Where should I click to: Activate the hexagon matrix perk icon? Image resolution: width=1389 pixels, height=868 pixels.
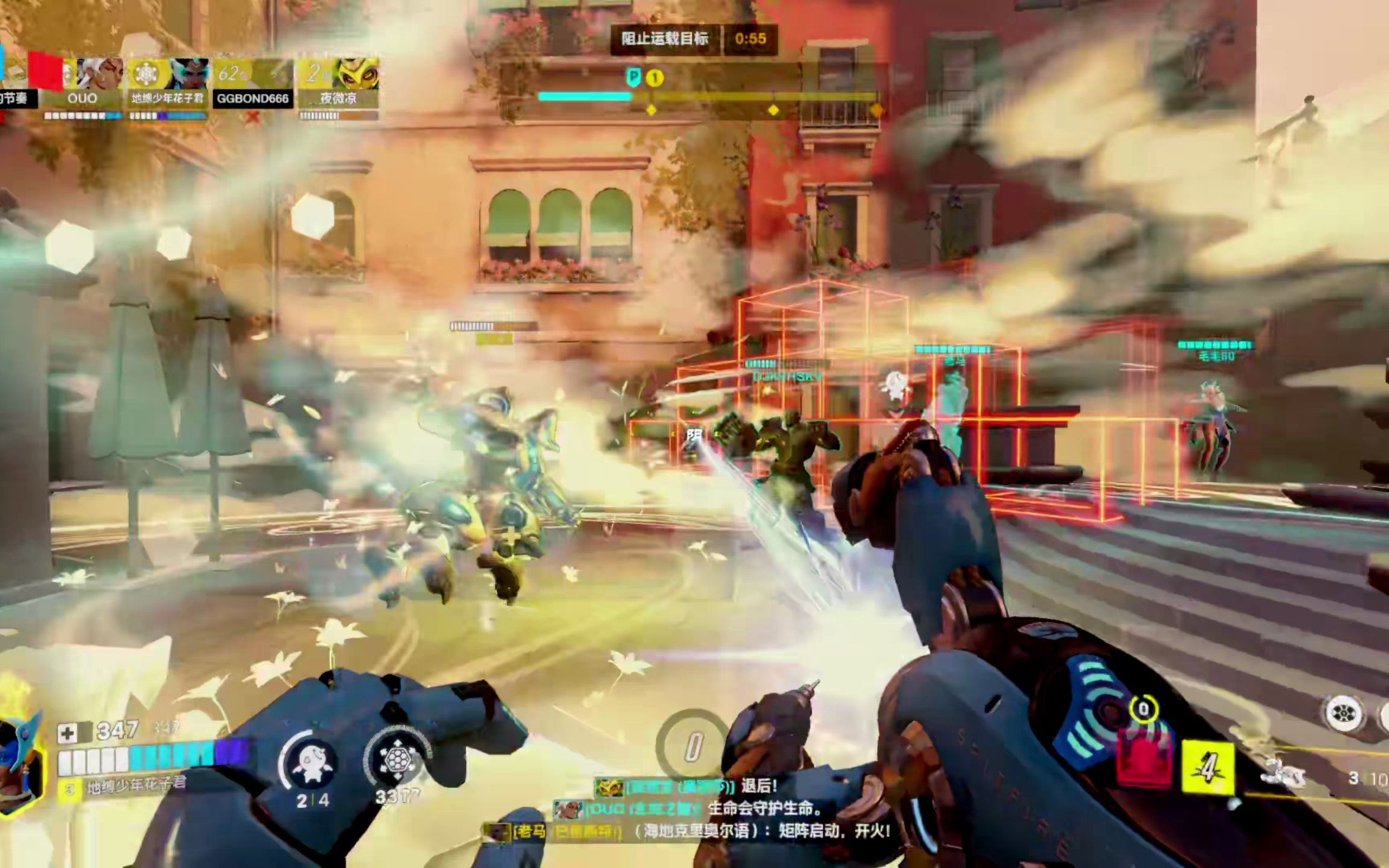click(397, 760)
